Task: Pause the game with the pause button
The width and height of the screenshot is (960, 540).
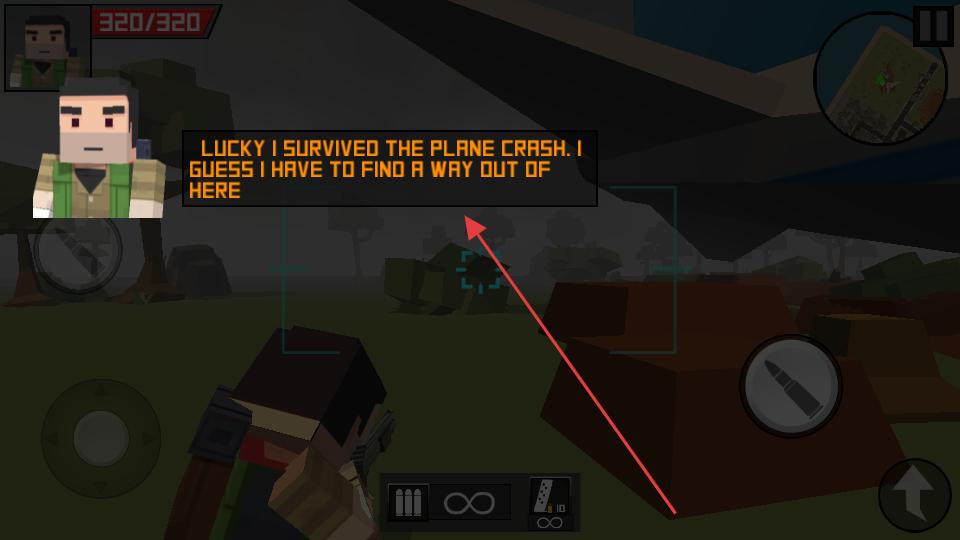Action: (933, 26)
